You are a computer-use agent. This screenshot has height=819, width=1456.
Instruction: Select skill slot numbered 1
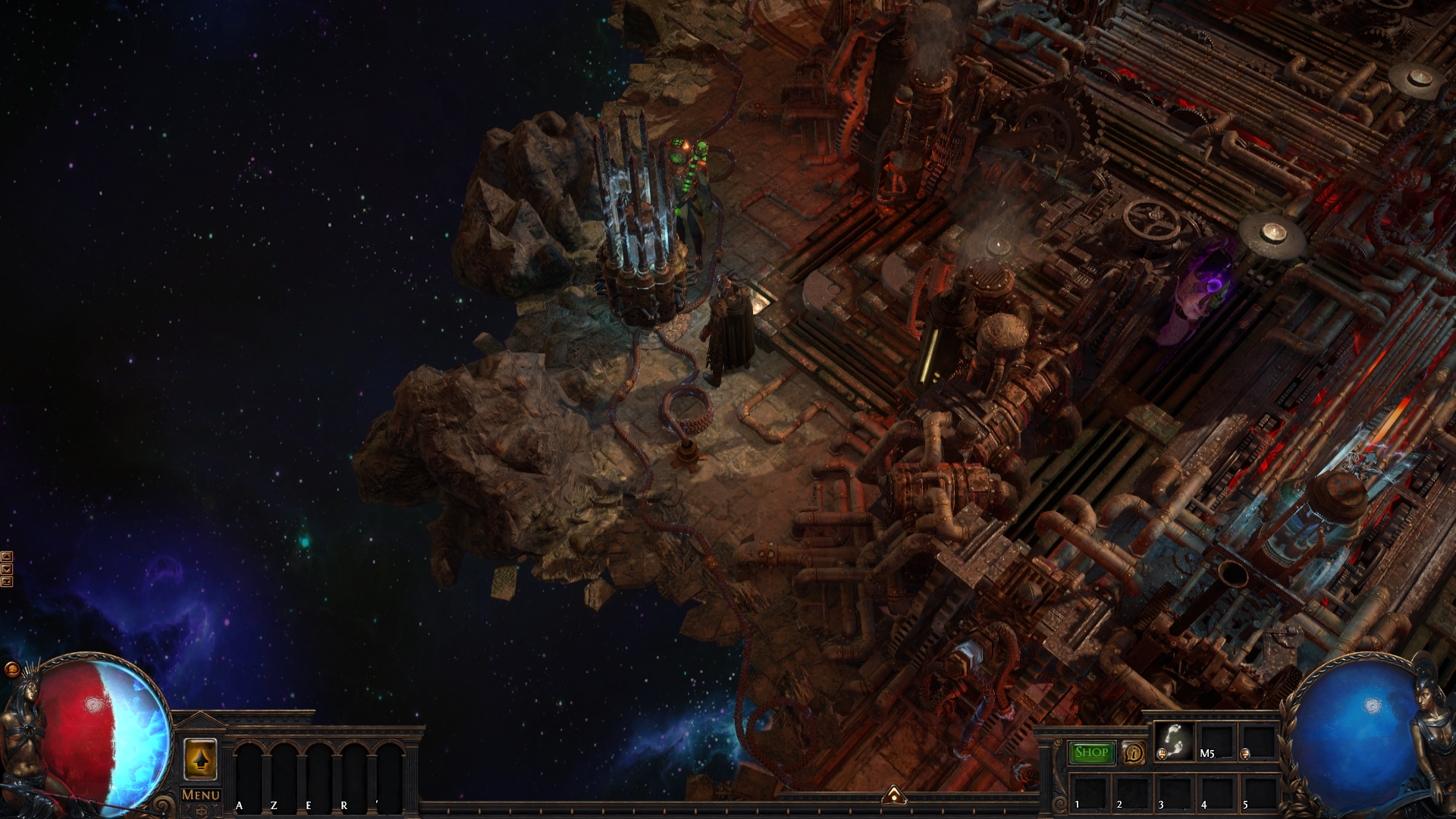coord(1088,793)
